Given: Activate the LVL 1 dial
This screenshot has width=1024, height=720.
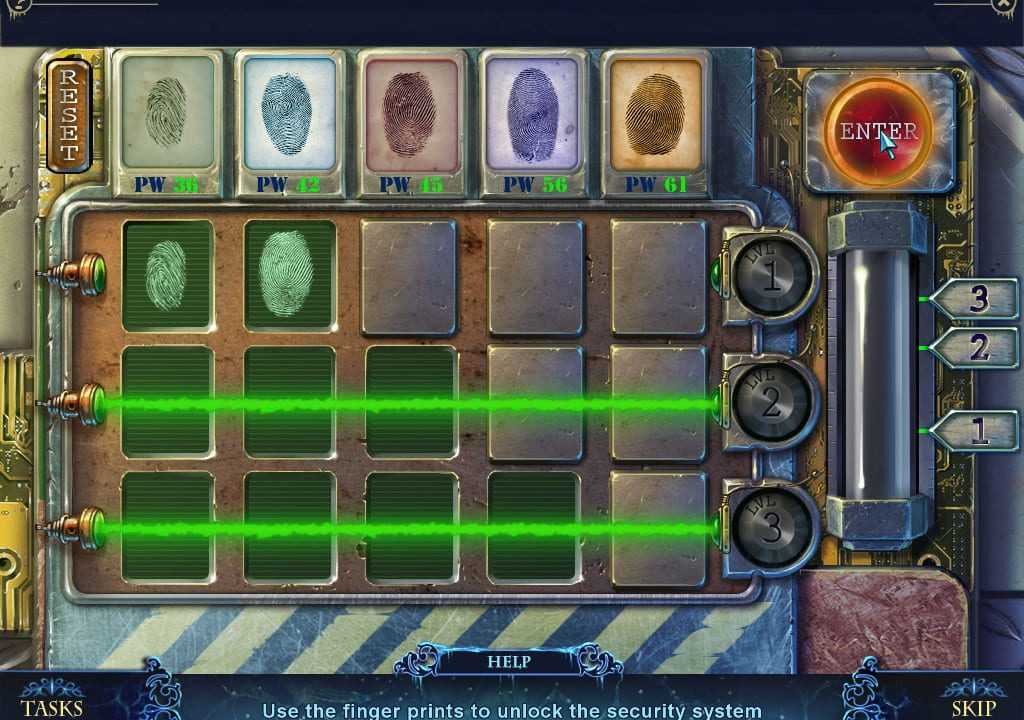Looking at the screenshot, I should pyautogui.click(x=771, y=278).
